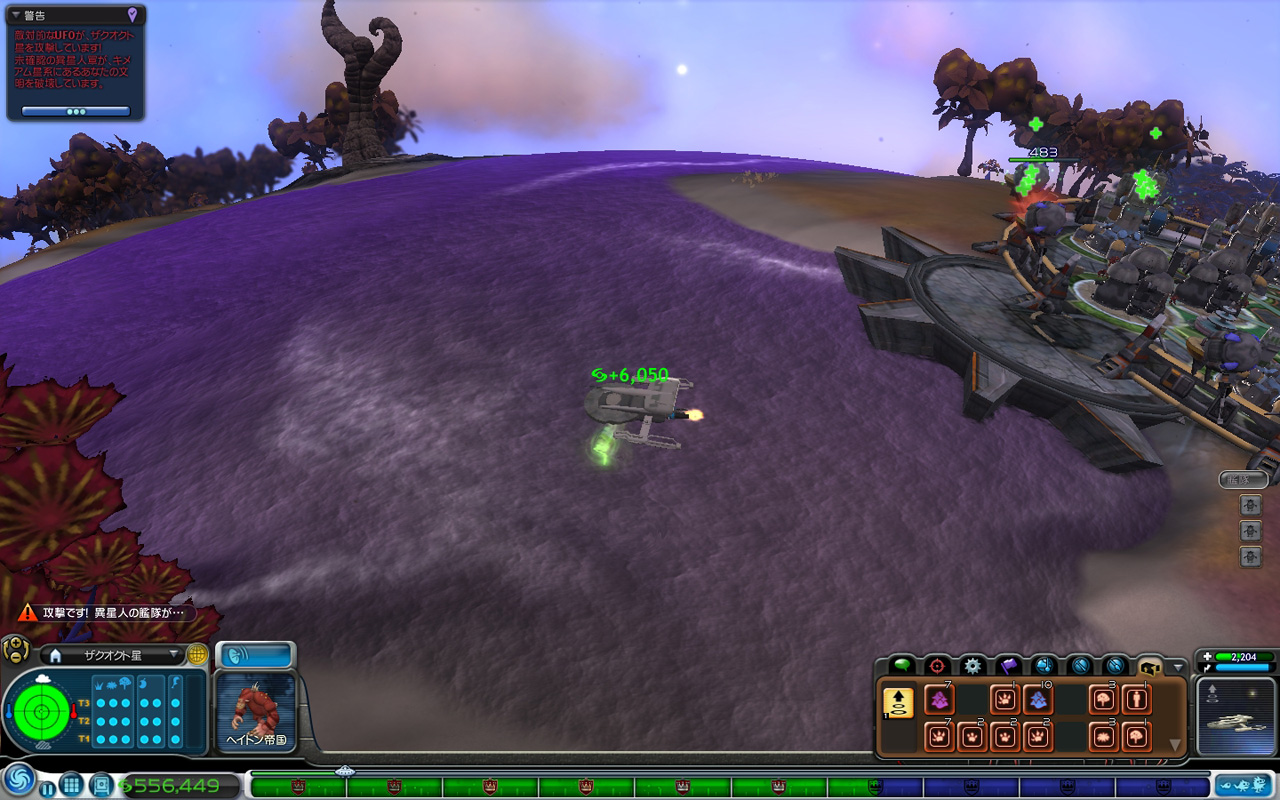Viewport: 1280px width, 800px height.
Task: Open the safe-shaped cargo button
Action: pos(102,785)
